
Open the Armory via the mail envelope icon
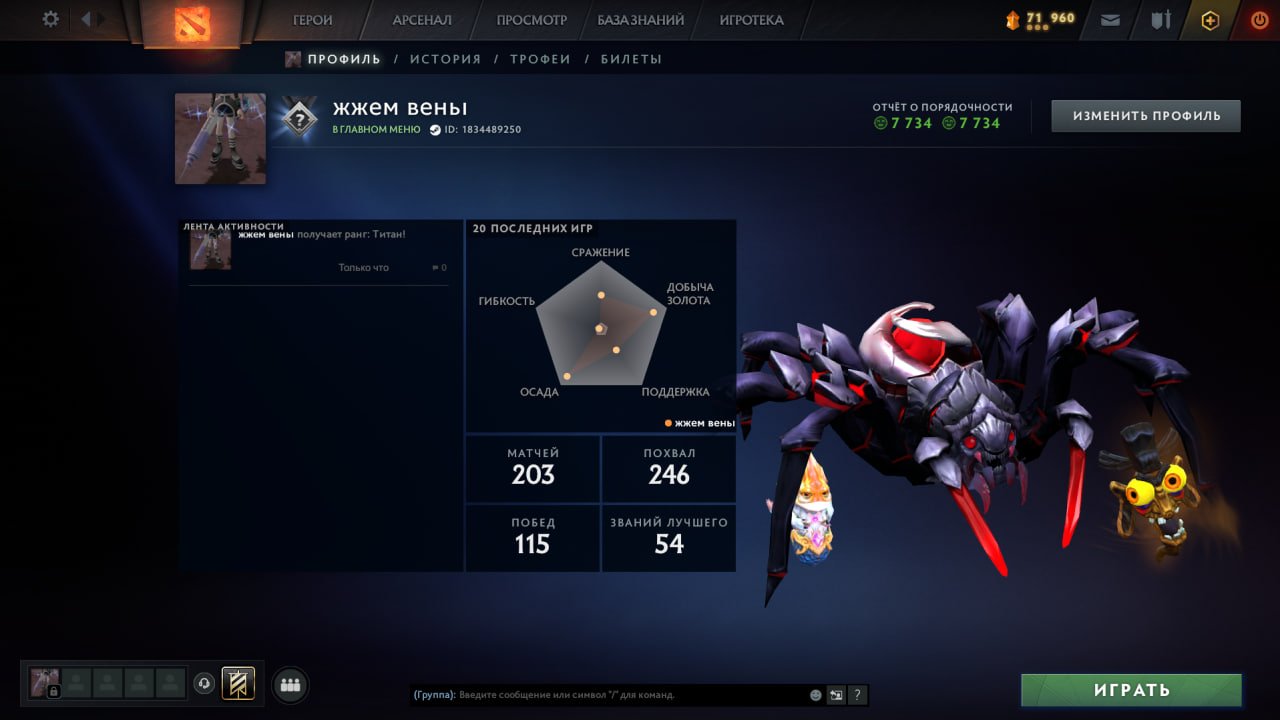(x=1109, y=19)
